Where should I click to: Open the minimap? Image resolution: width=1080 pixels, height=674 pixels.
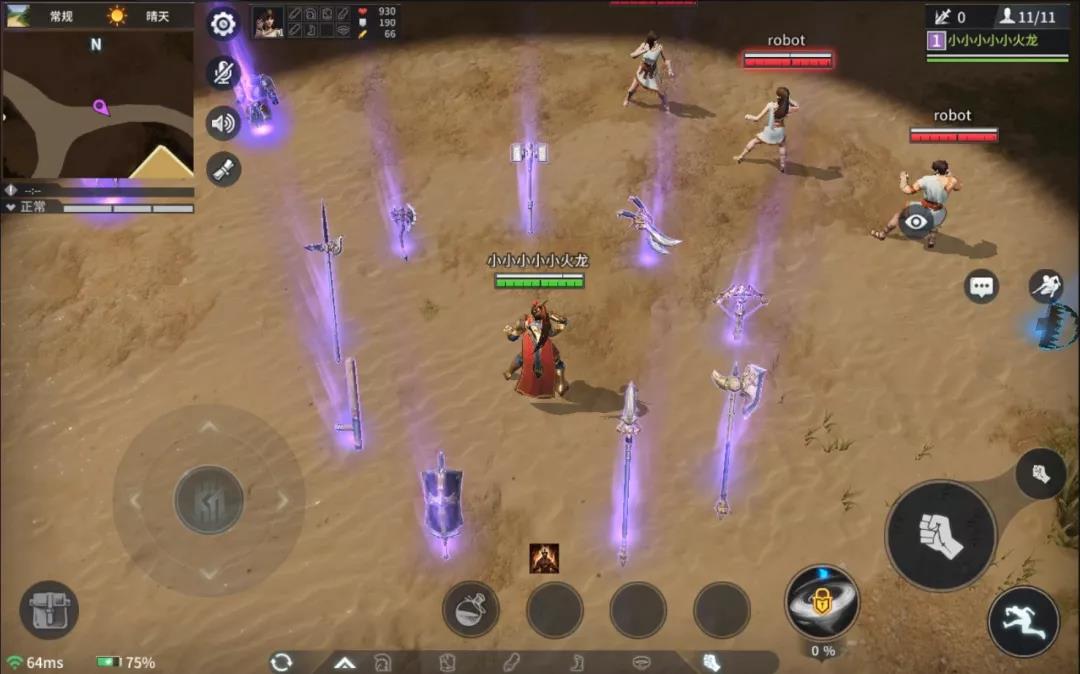tap(98, 103)
